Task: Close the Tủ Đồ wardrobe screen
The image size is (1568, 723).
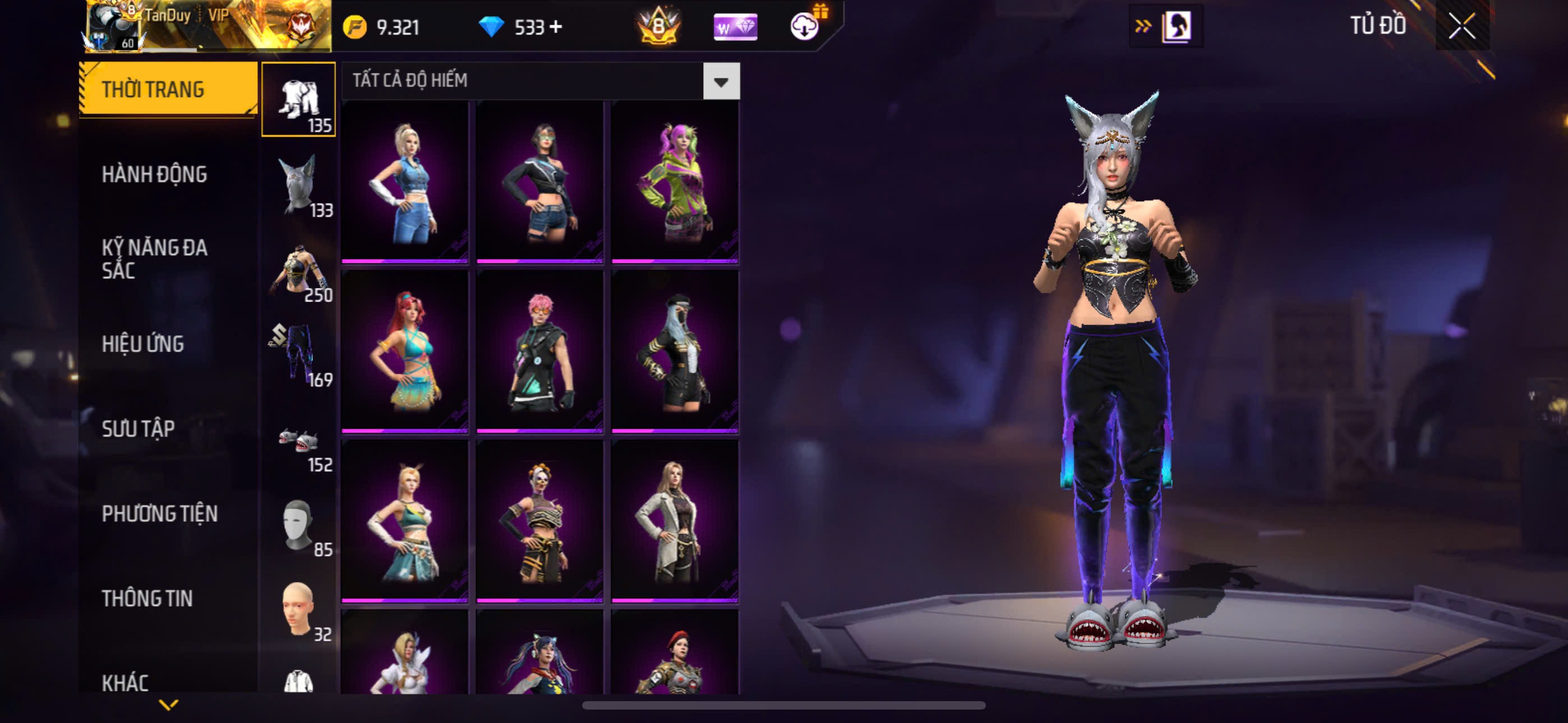Action: pyautogui.click(x=1461, y=26)
